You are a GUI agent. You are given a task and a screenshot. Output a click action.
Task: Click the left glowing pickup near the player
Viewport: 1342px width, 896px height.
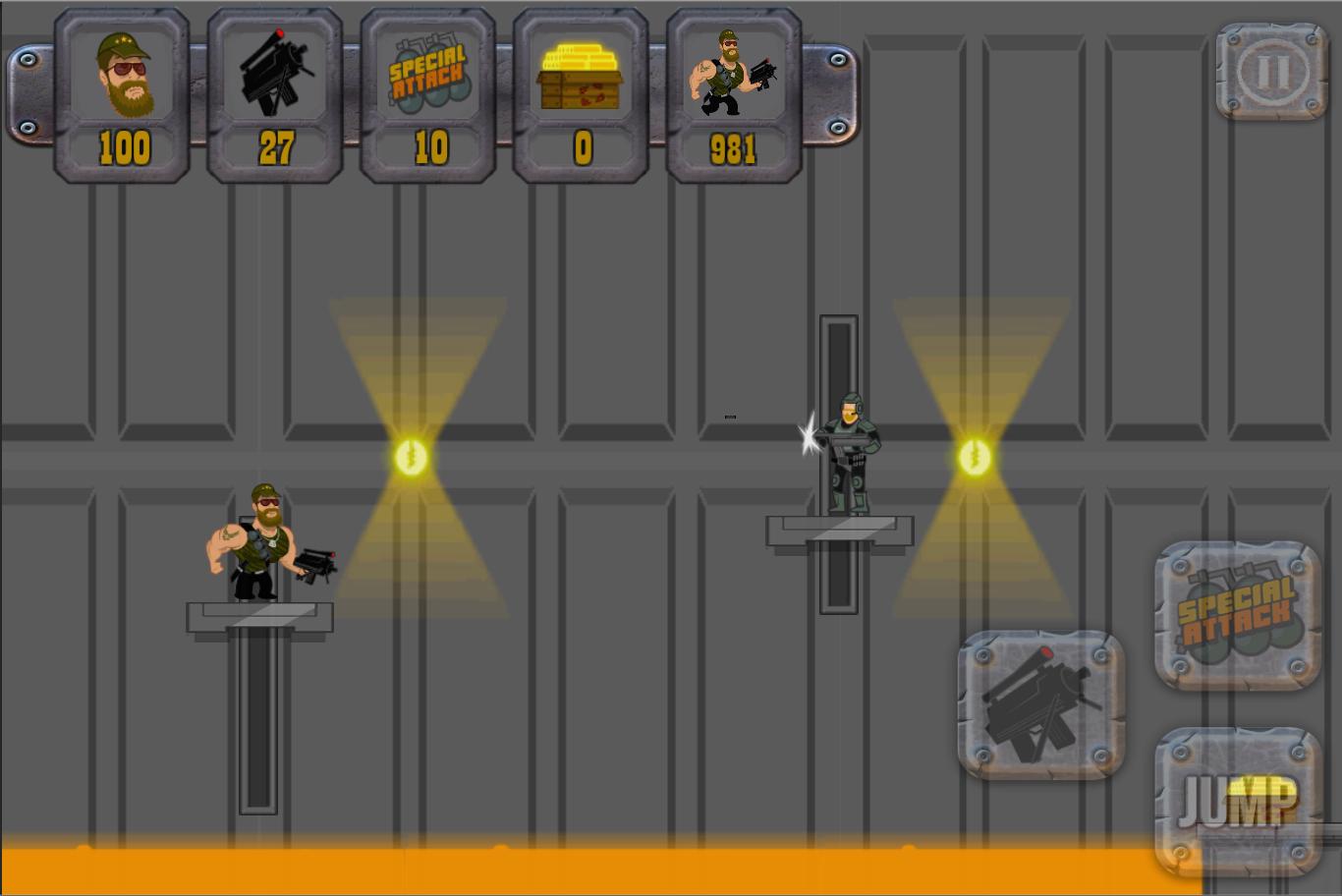(x=412, y=457)
